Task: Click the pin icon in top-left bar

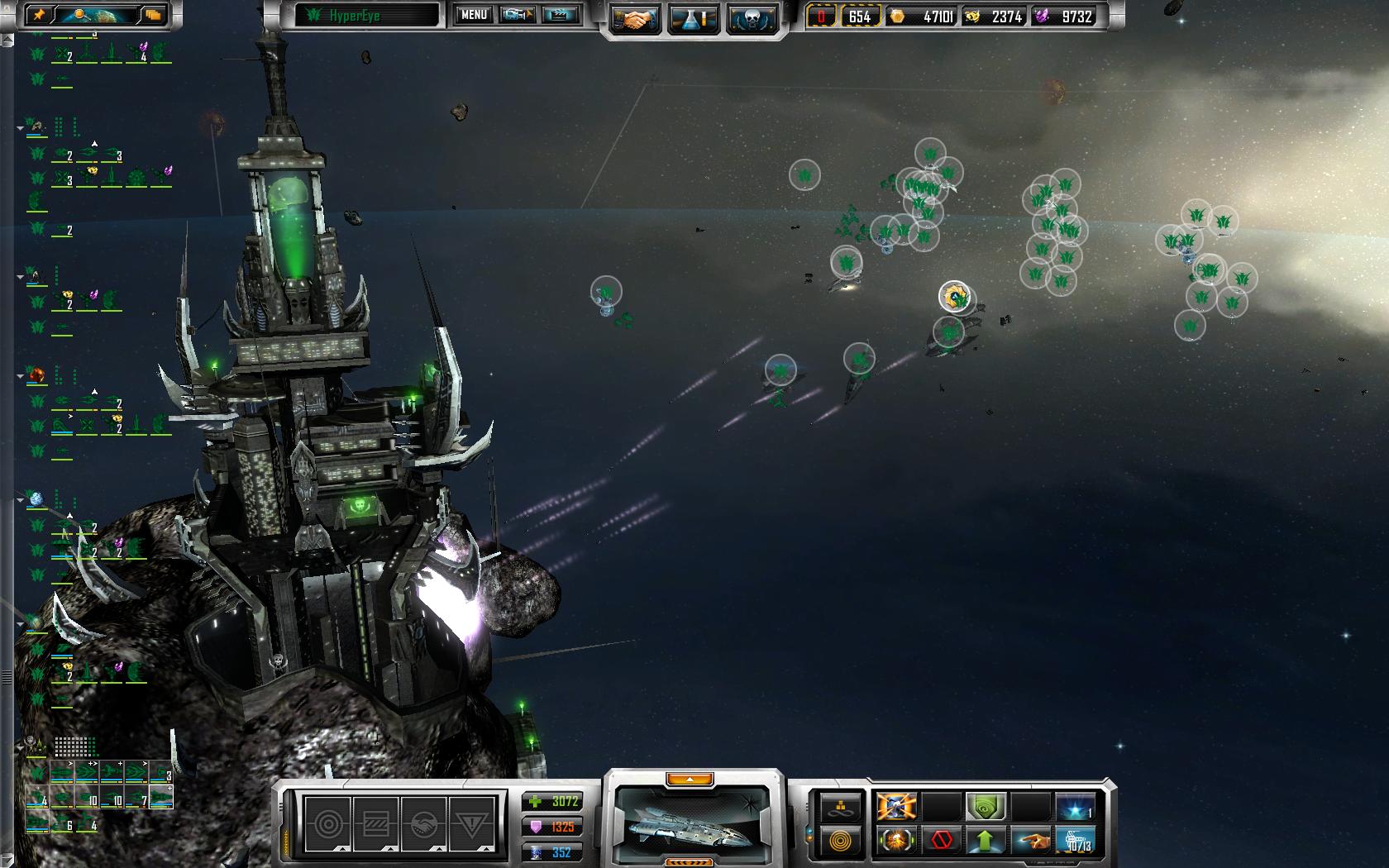Action: tap(39, 14)
